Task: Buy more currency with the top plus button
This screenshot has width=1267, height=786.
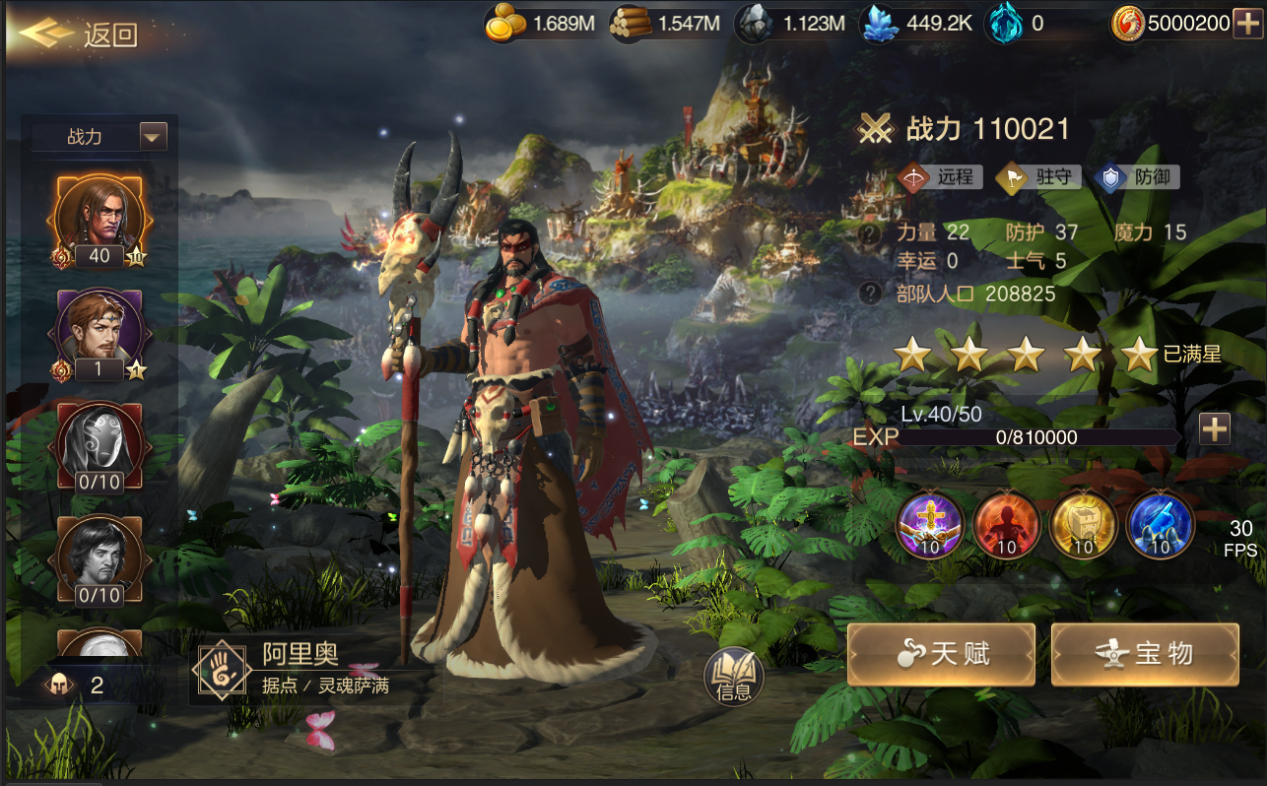Action: tap(1247, 24)
